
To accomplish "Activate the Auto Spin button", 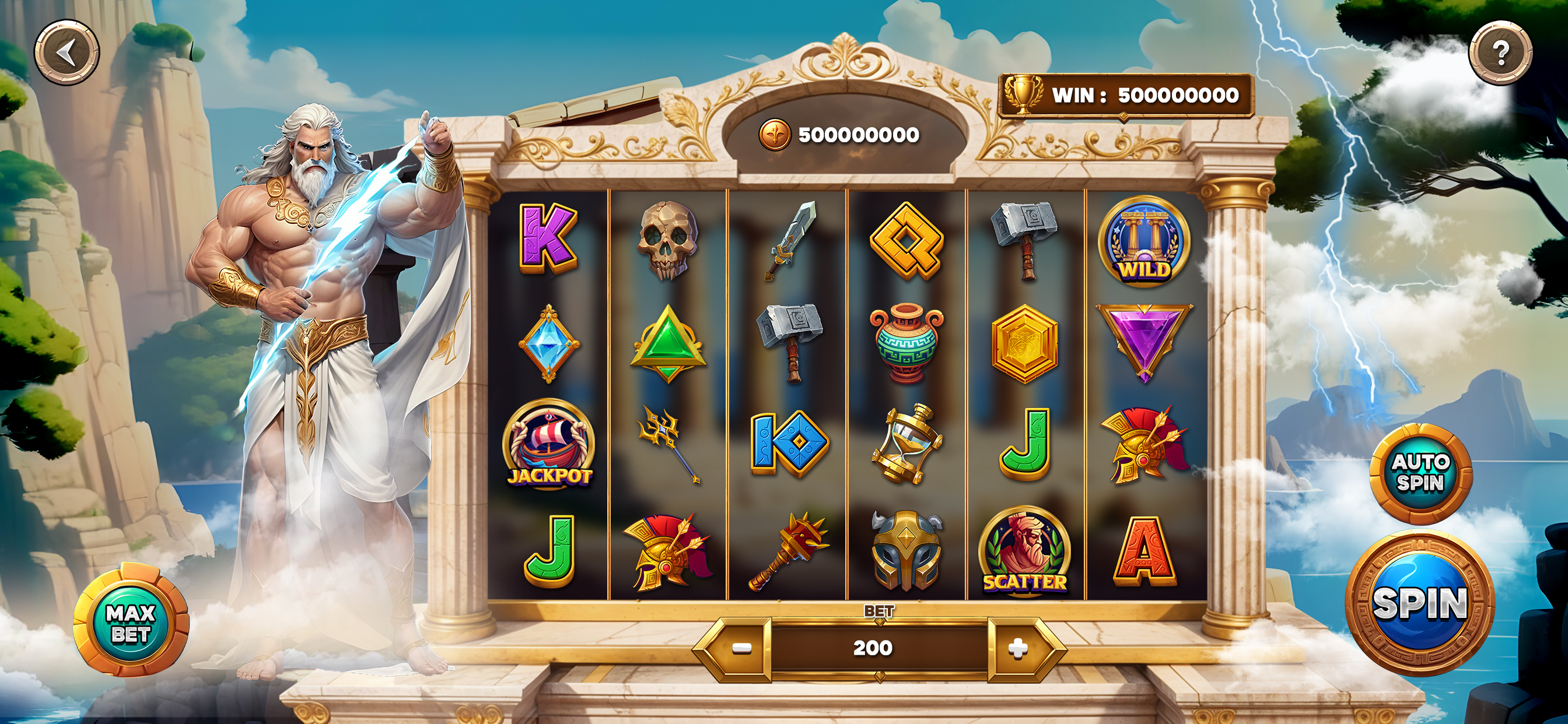I will (x=1420, y=473).
